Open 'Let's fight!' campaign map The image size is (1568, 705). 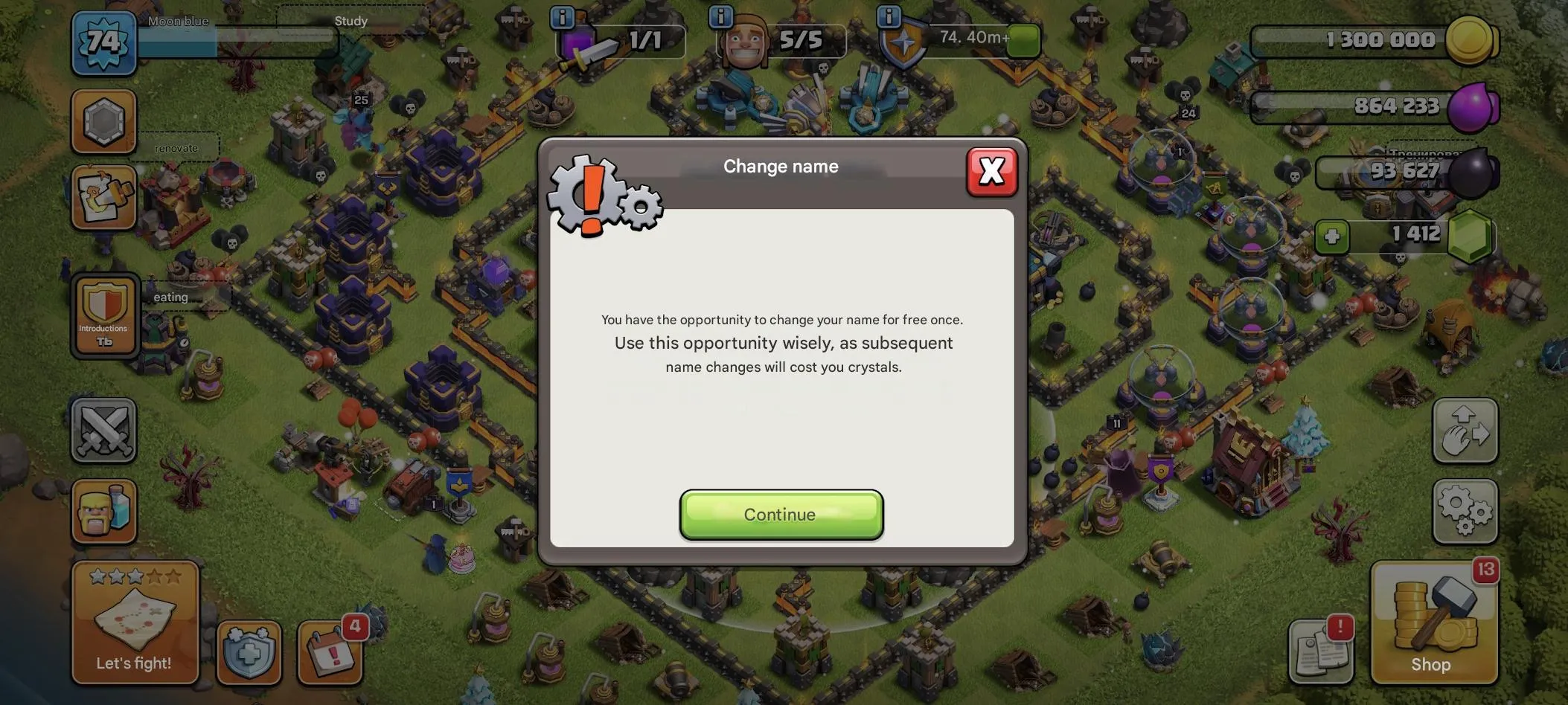point(134,621)
